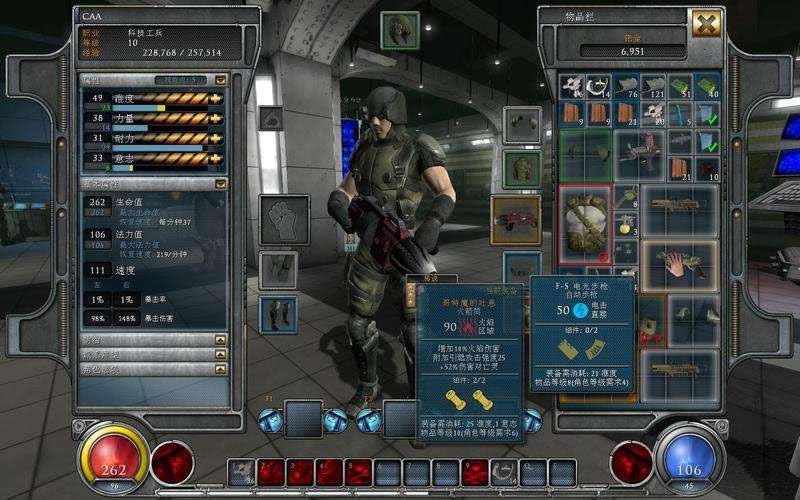The image size is (800, 500).
Task: Raise the 耐力 stamina stat with its plus
Action: (214, 138)
